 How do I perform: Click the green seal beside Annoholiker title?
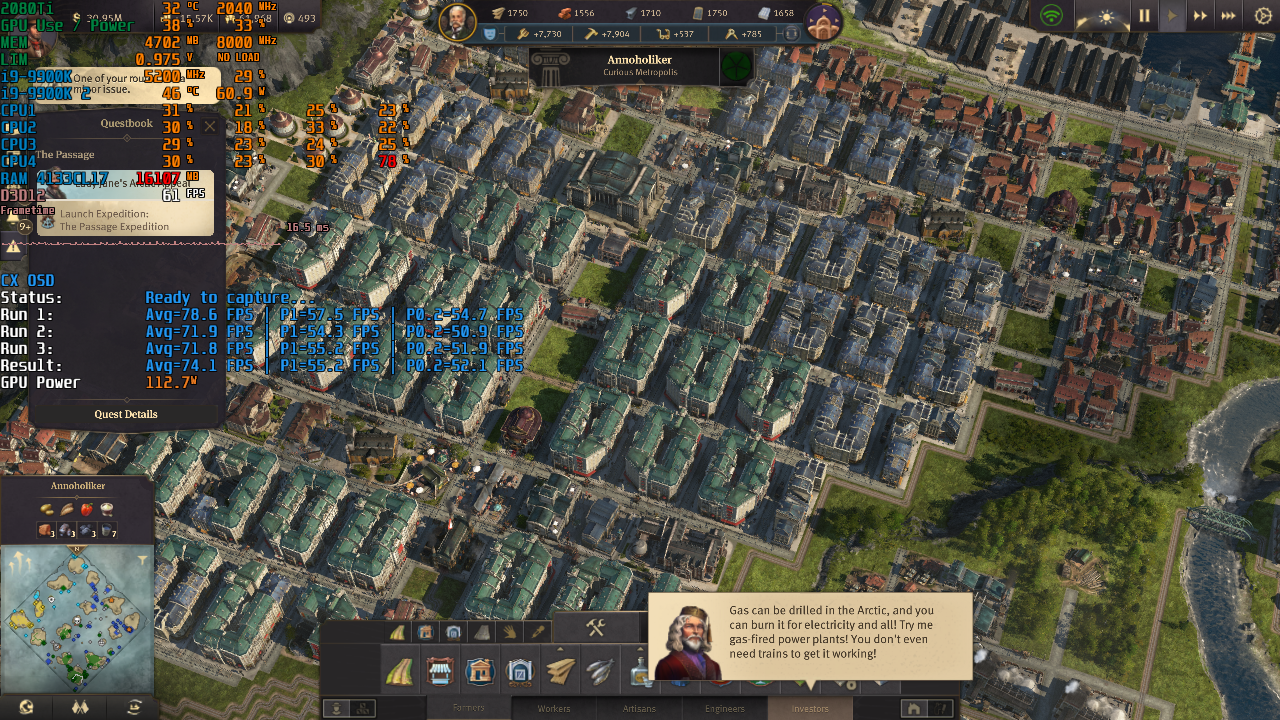tap(737, 64)
